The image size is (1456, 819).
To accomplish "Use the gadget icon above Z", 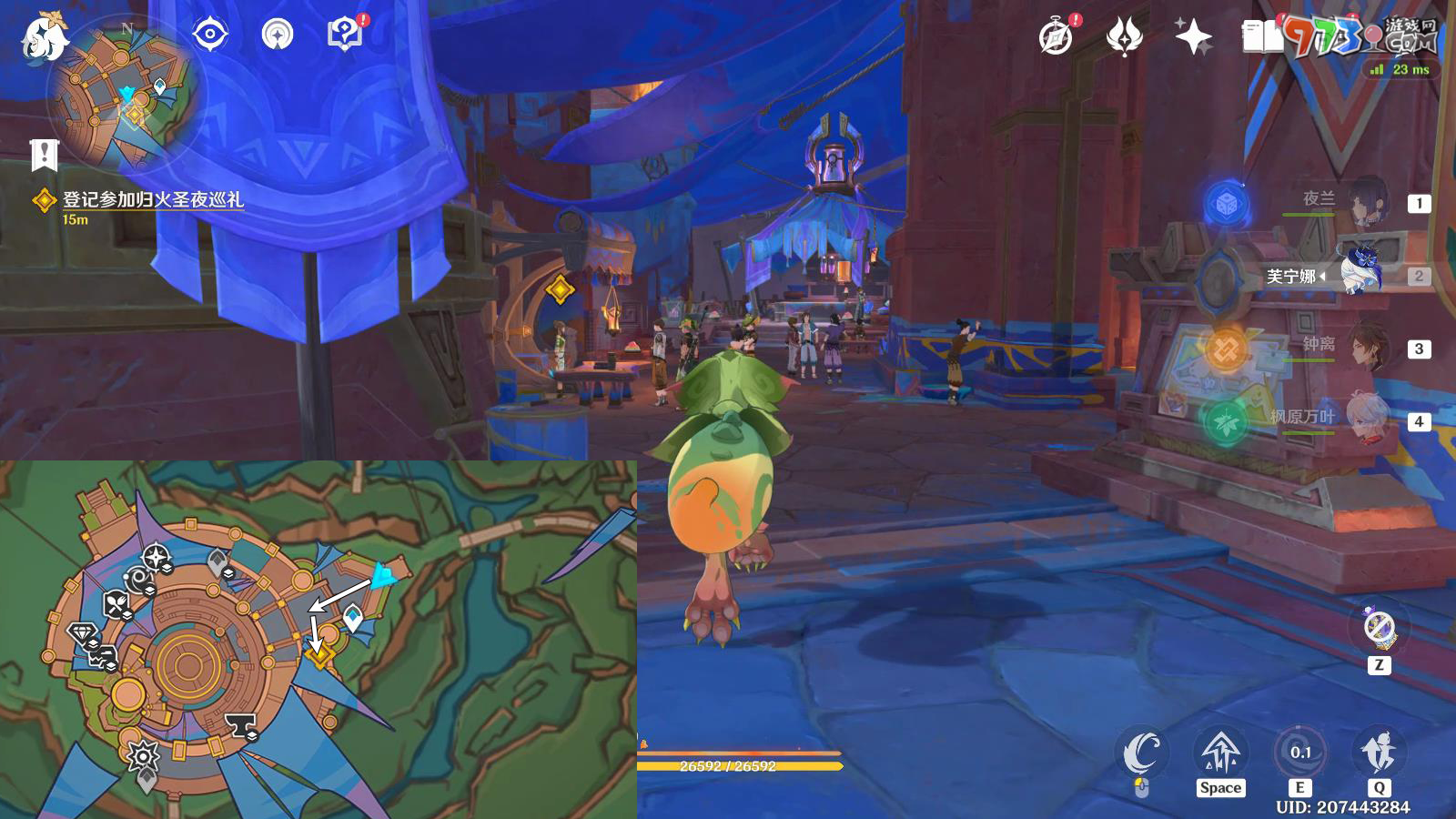I will pyautogui.click(x=1380, y=627).
